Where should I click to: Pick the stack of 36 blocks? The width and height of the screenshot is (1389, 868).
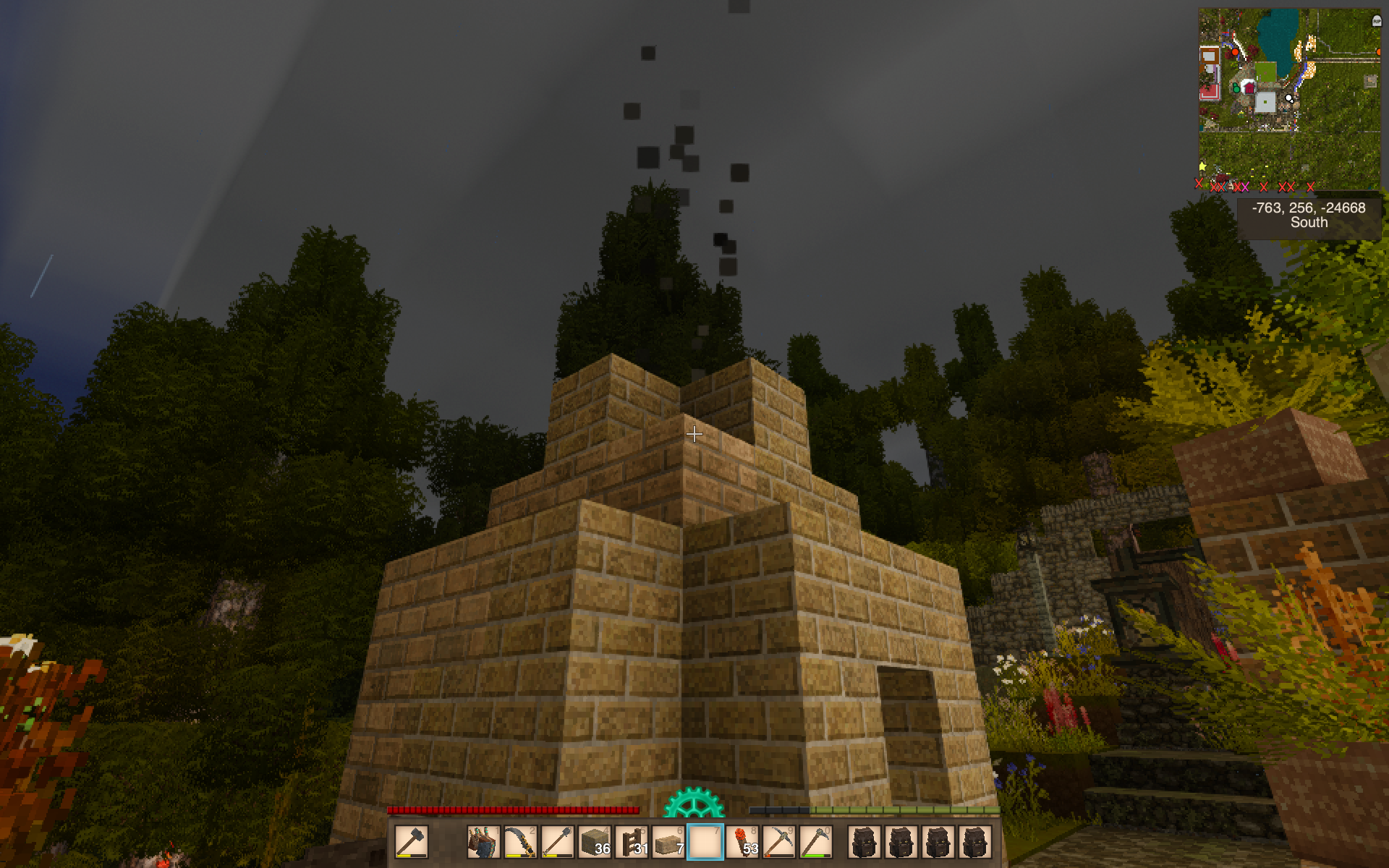(595, 842)
